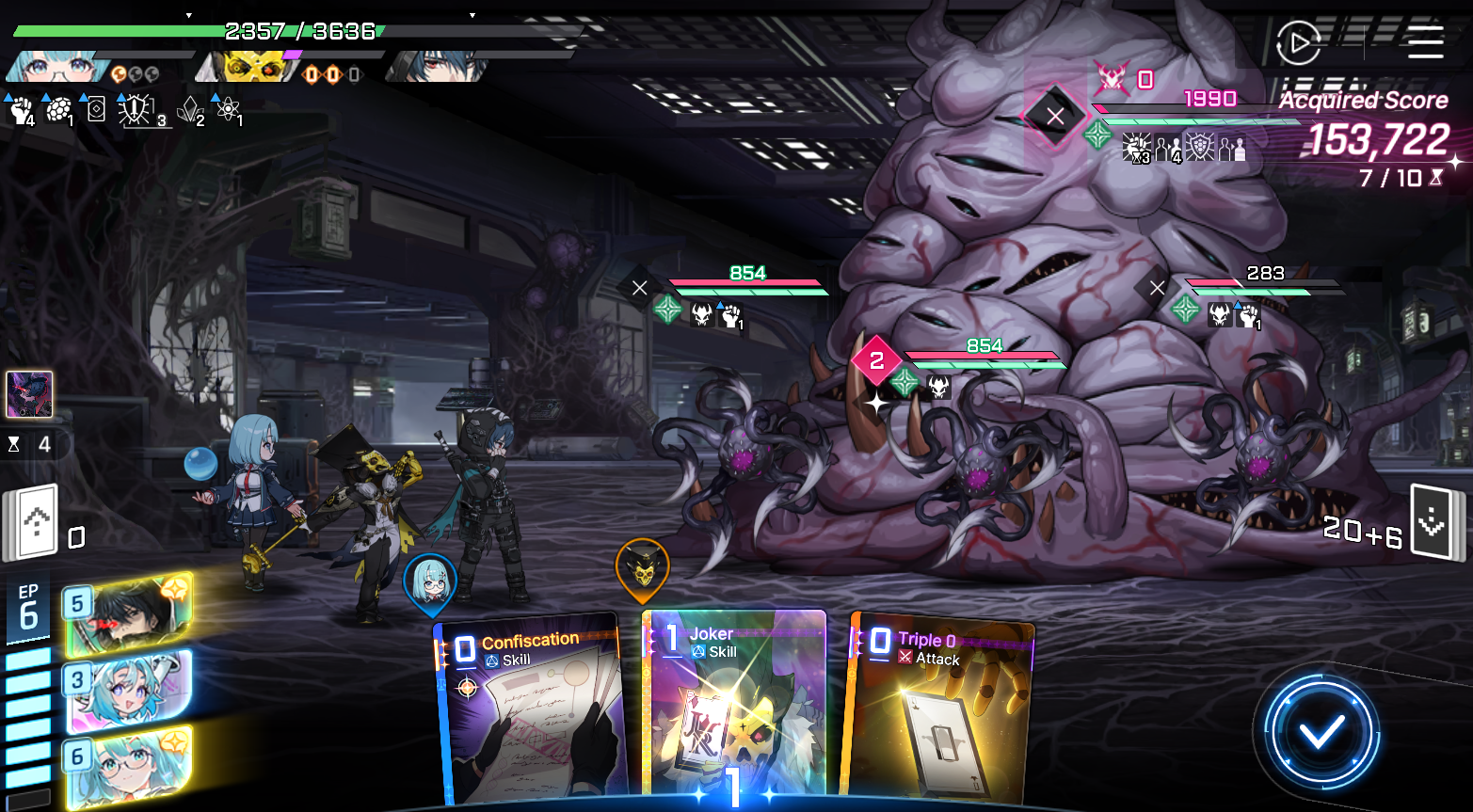Target the enemy with the pink 2 counter
The height and width of the screenshot is (812, 1473).
click(979, 452)
